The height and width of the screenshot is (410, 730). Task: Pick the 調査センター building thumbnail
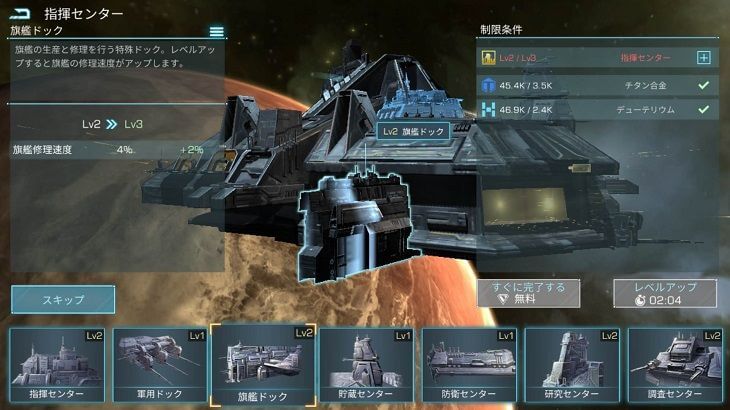click(675, 366)
